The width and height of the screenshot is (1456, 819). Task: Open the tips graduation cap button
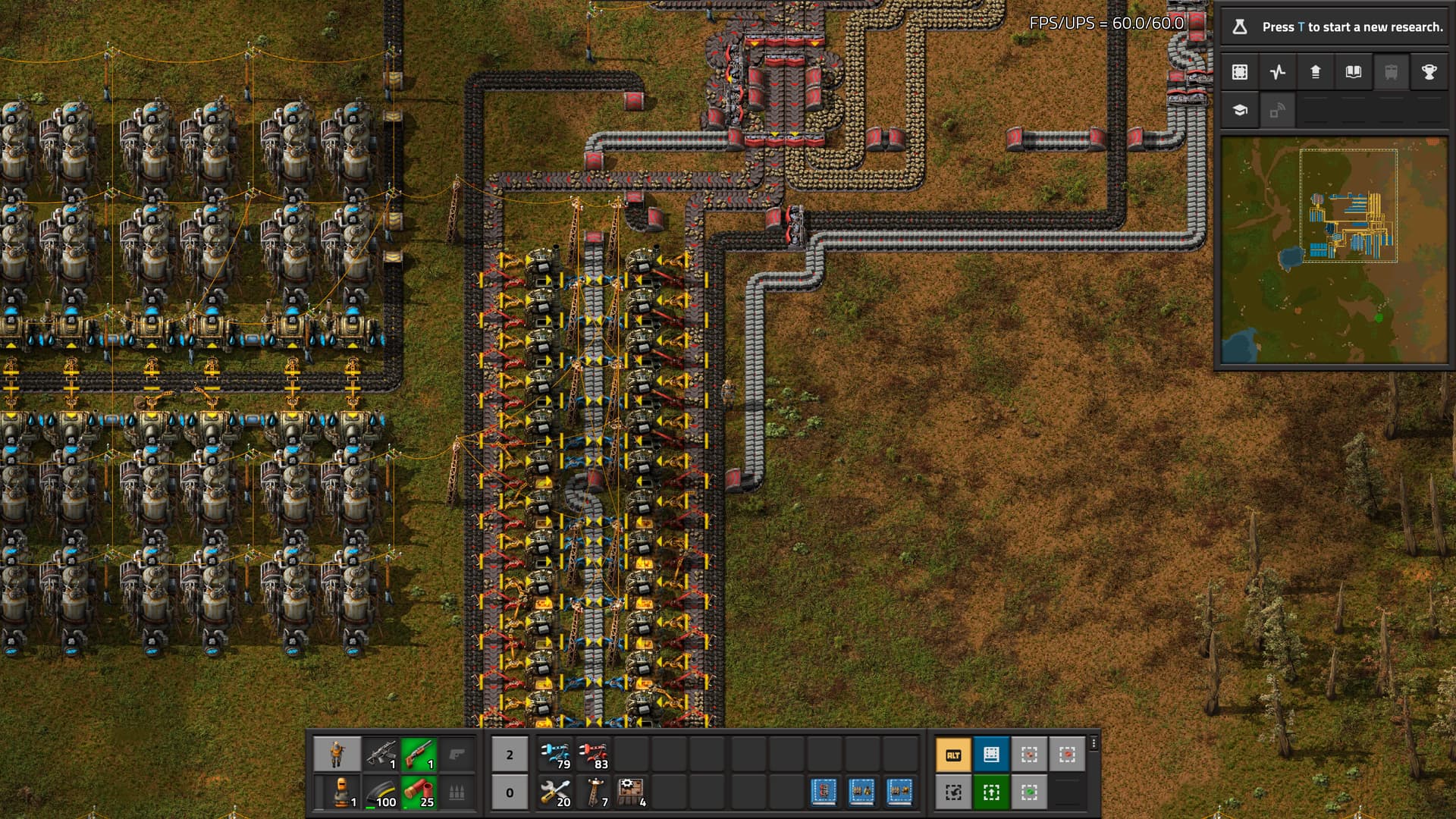1240,111
